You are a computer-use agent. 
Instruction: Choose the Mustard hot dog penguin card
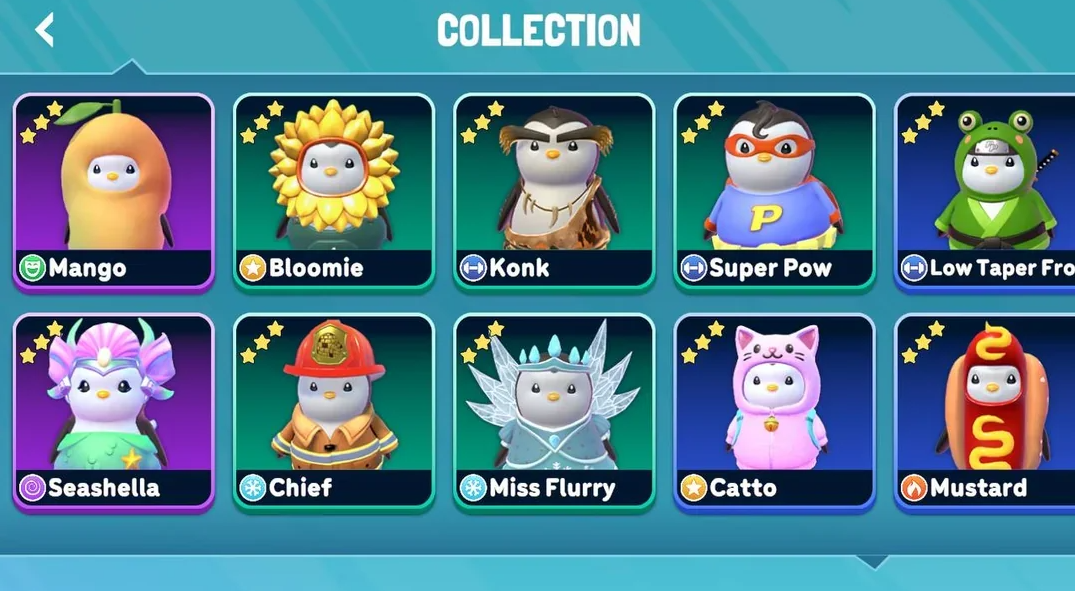point(985,410)
